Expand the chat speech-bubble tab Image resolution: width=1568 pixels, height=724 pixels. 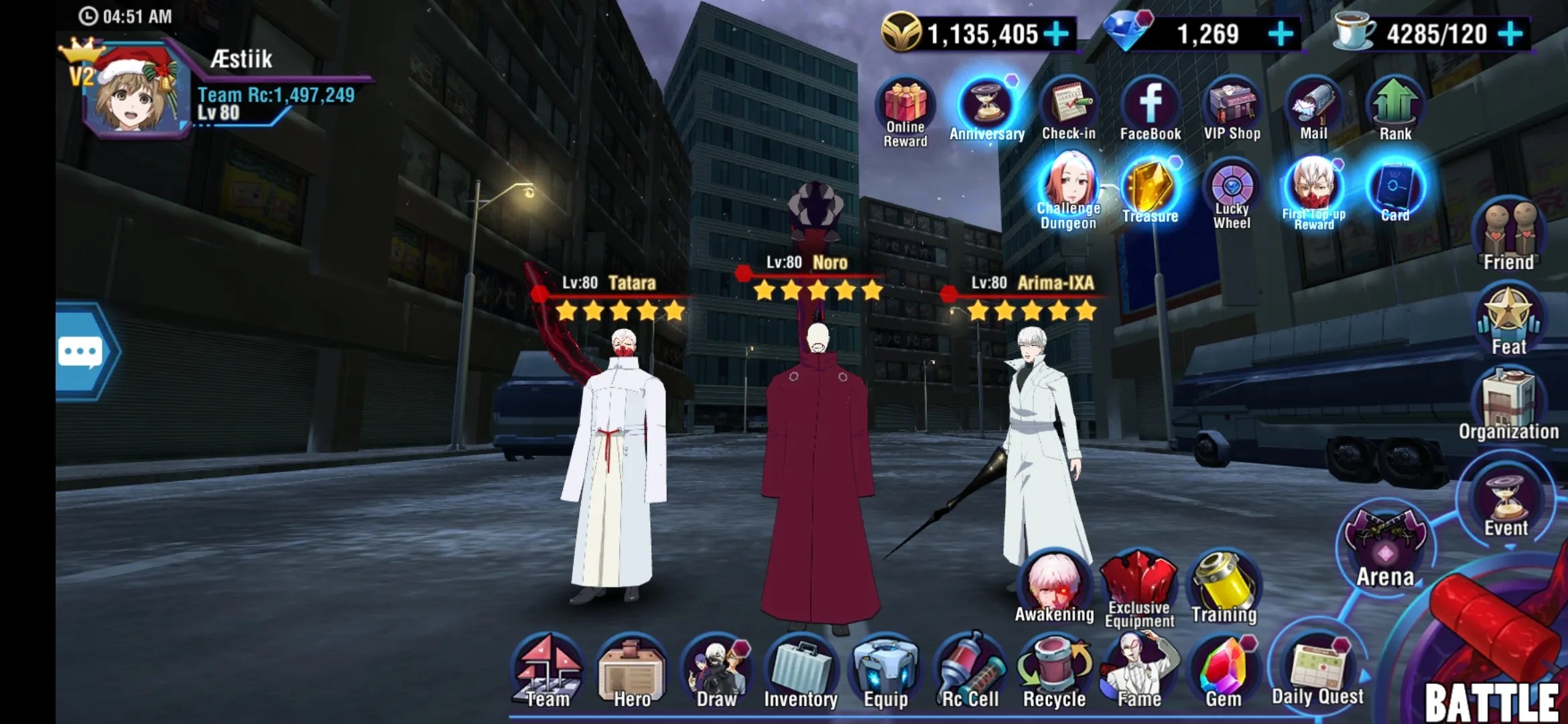coord(83,351)
